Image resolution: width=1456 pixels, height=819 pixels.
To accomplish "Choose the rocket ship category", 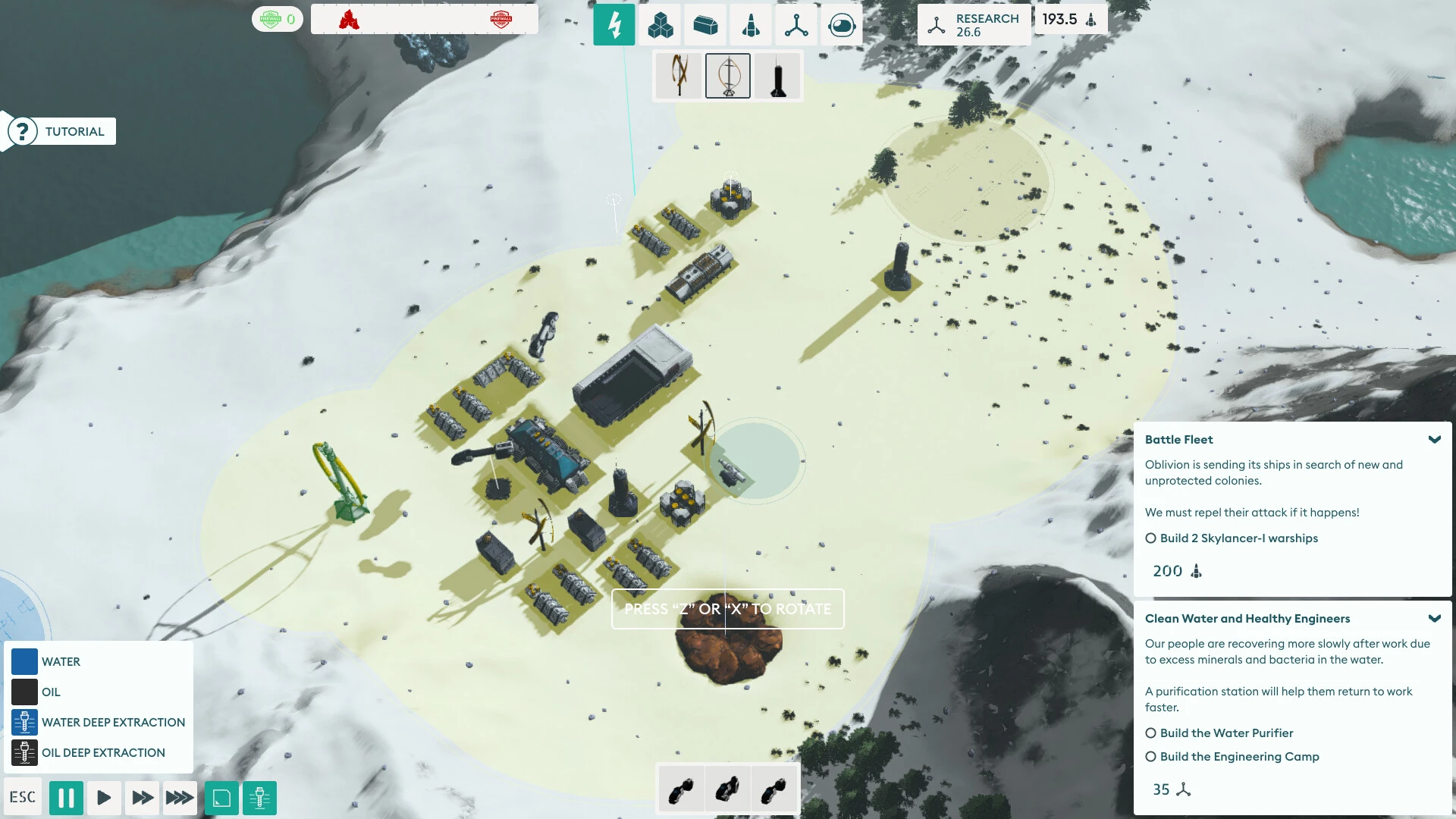I will (751, 25).
